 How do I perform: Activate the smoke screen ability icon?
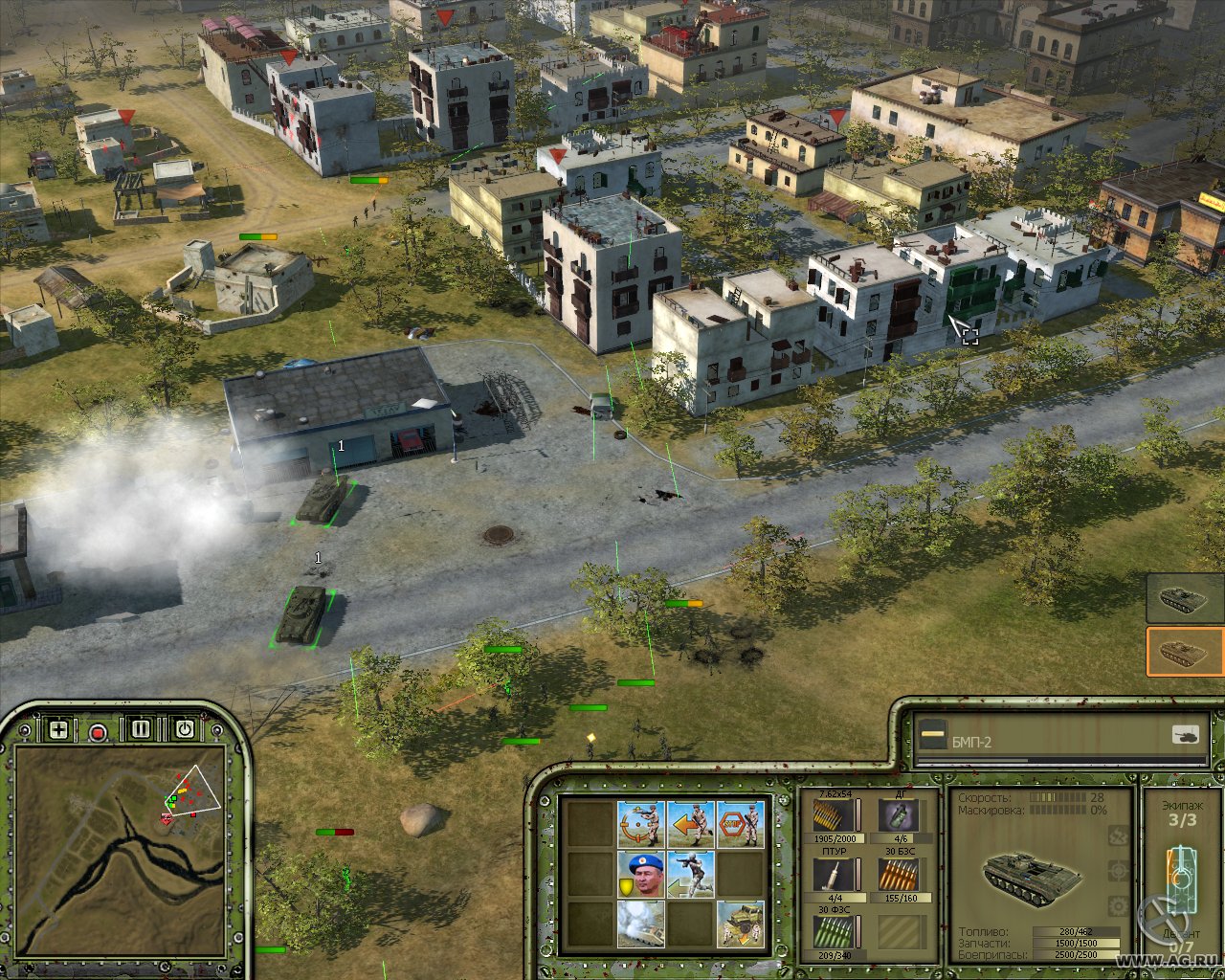tap(640, 924)
